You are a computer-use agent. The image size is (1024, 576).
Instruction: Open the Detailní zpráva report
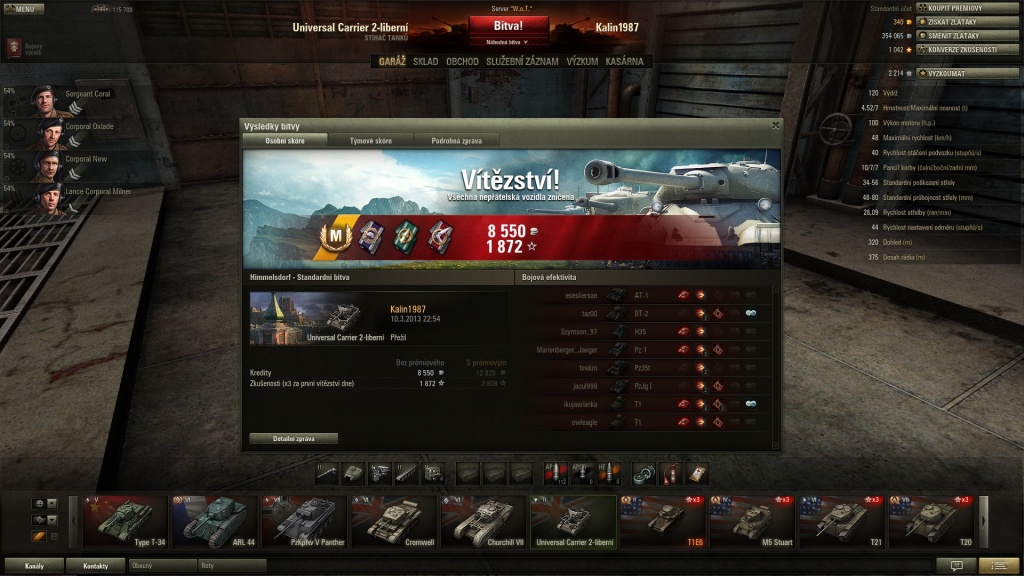292,438
